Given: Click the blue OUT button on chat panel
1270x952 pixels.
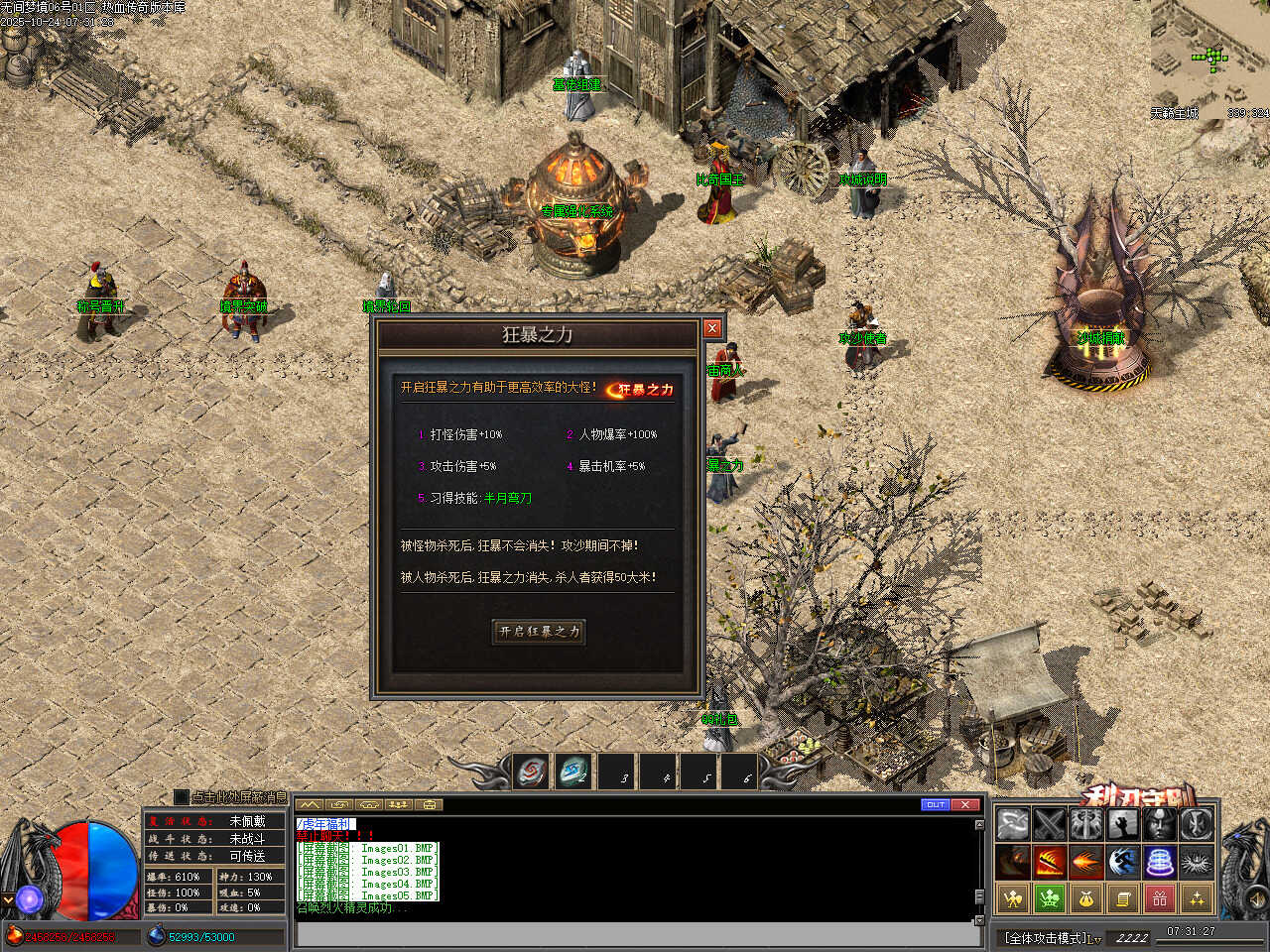Looking at the screenshot, I should [x=935, y=804].
